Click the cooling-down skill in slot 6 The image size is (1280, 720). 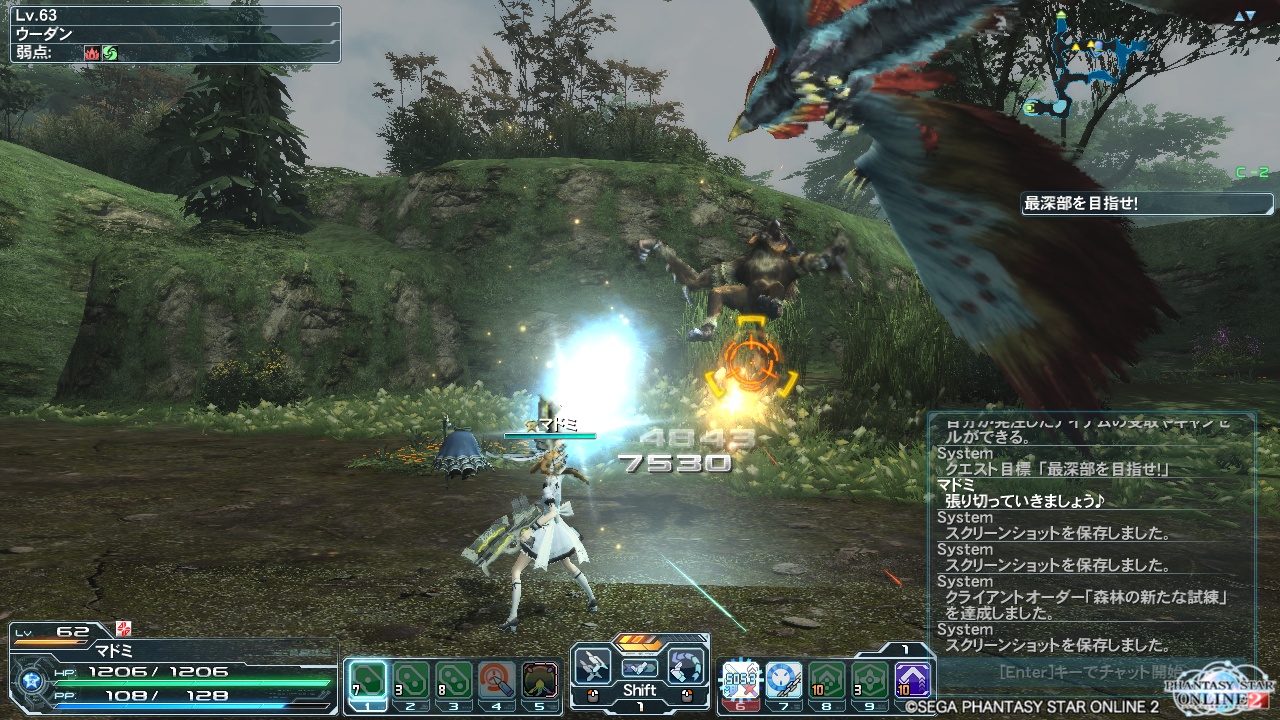741,680
